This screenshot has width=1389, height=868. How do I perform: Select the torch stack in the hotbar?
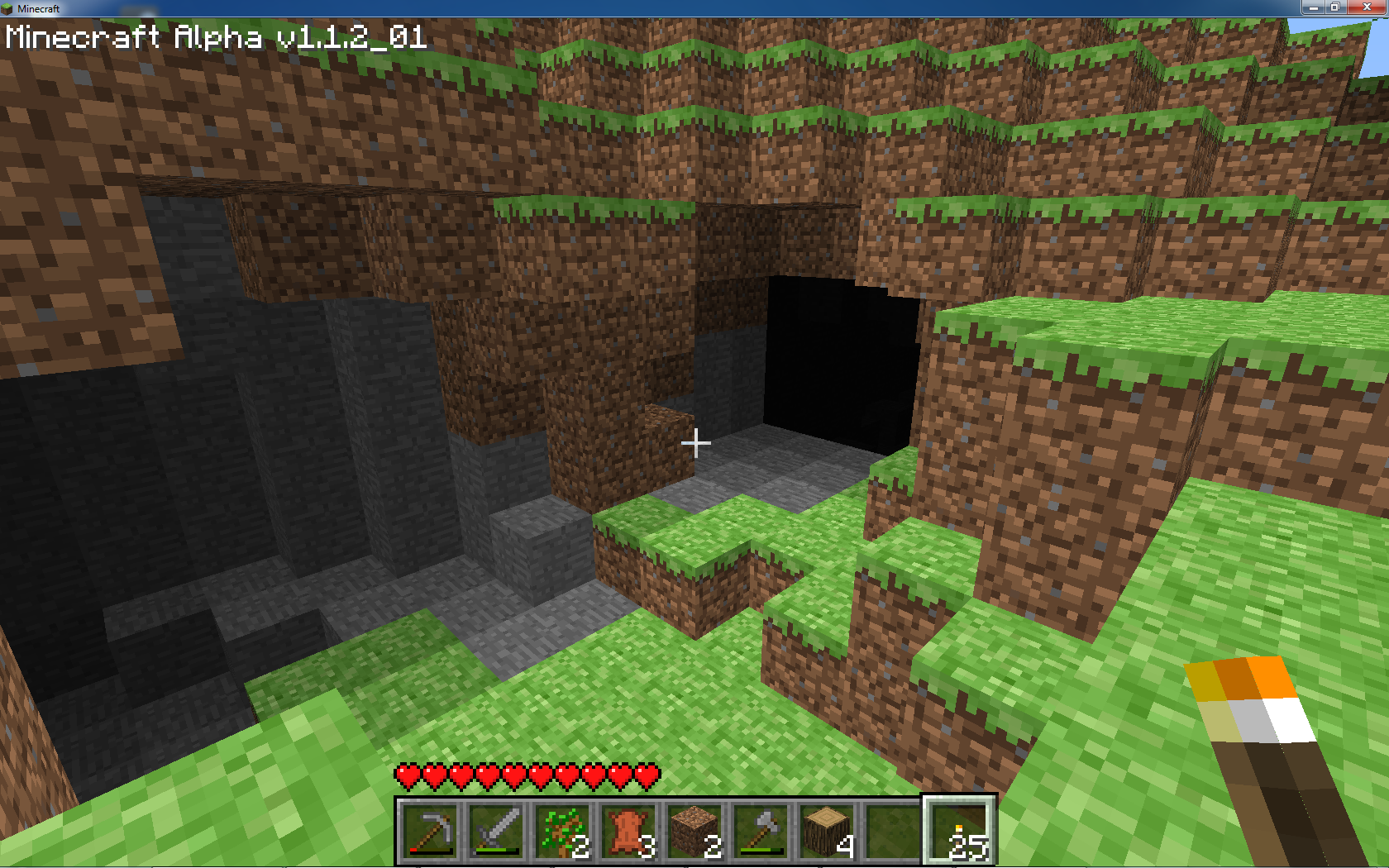coord(959,831)
